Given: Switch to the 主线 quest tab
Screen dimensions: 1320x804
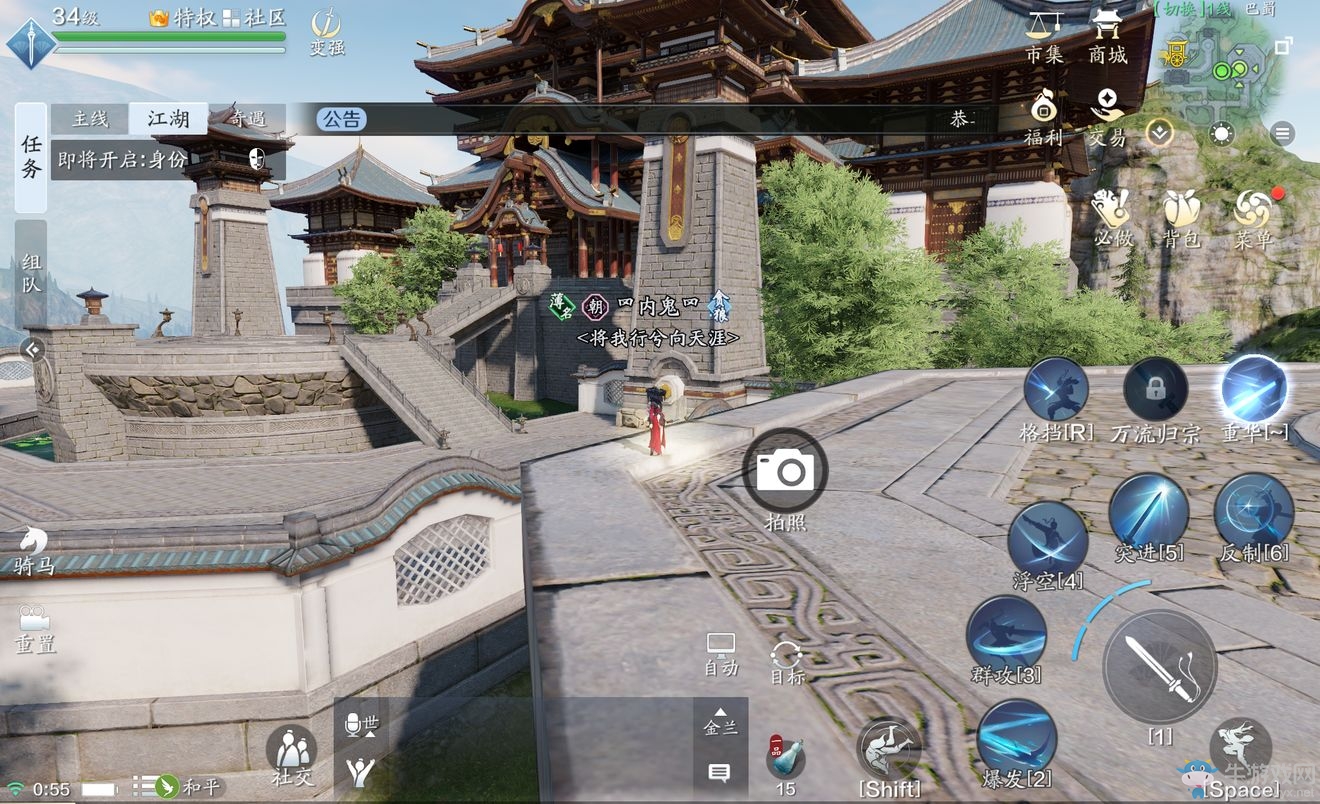Looking at the screenshot, I should 90,119.
